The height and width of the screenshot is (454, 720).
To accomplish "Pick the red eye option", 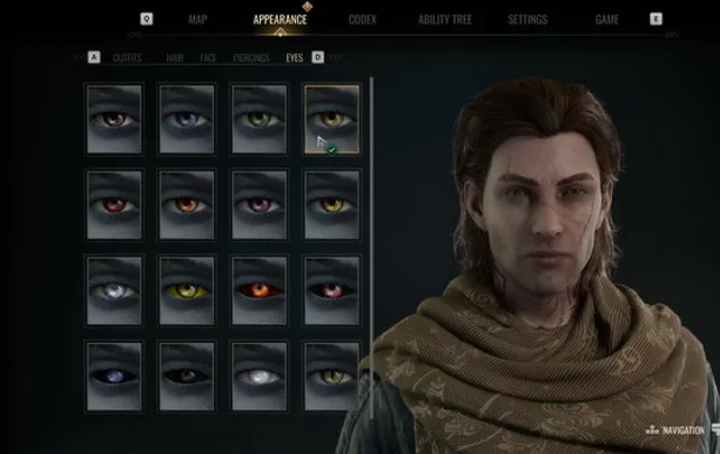I will [114, 204].
